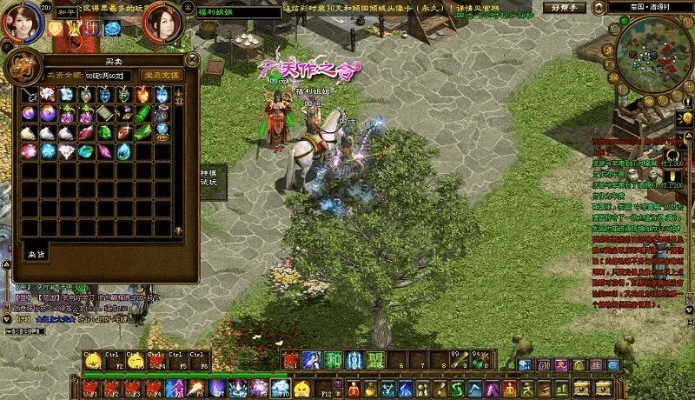
Task: Switch to the 杂货 shop tab
Action: point(35,255)
